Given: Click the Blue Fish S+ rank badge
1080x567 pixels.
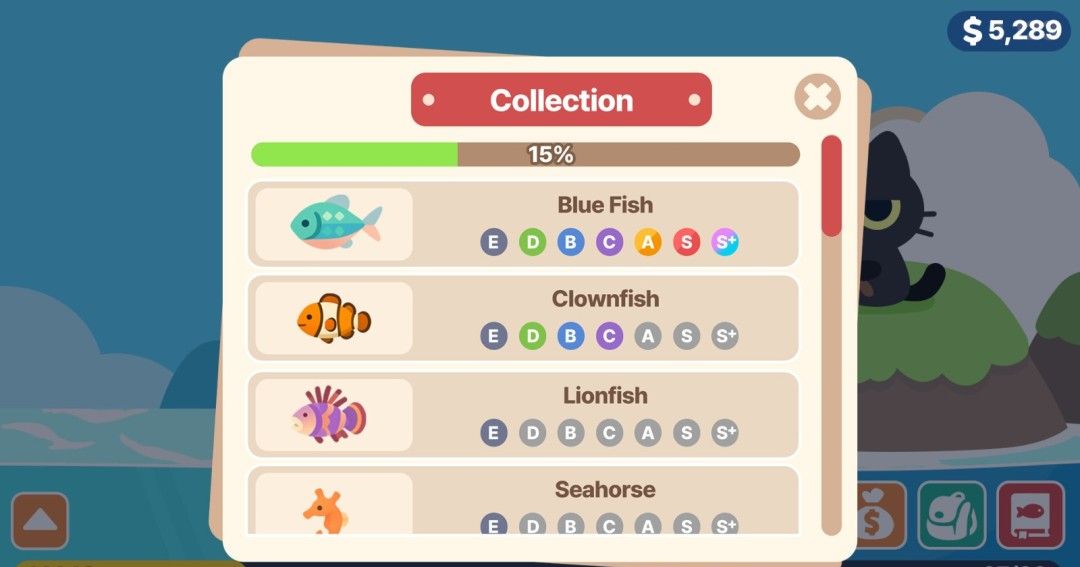Looking at the screenshot, I should click(x=724, y=242).
